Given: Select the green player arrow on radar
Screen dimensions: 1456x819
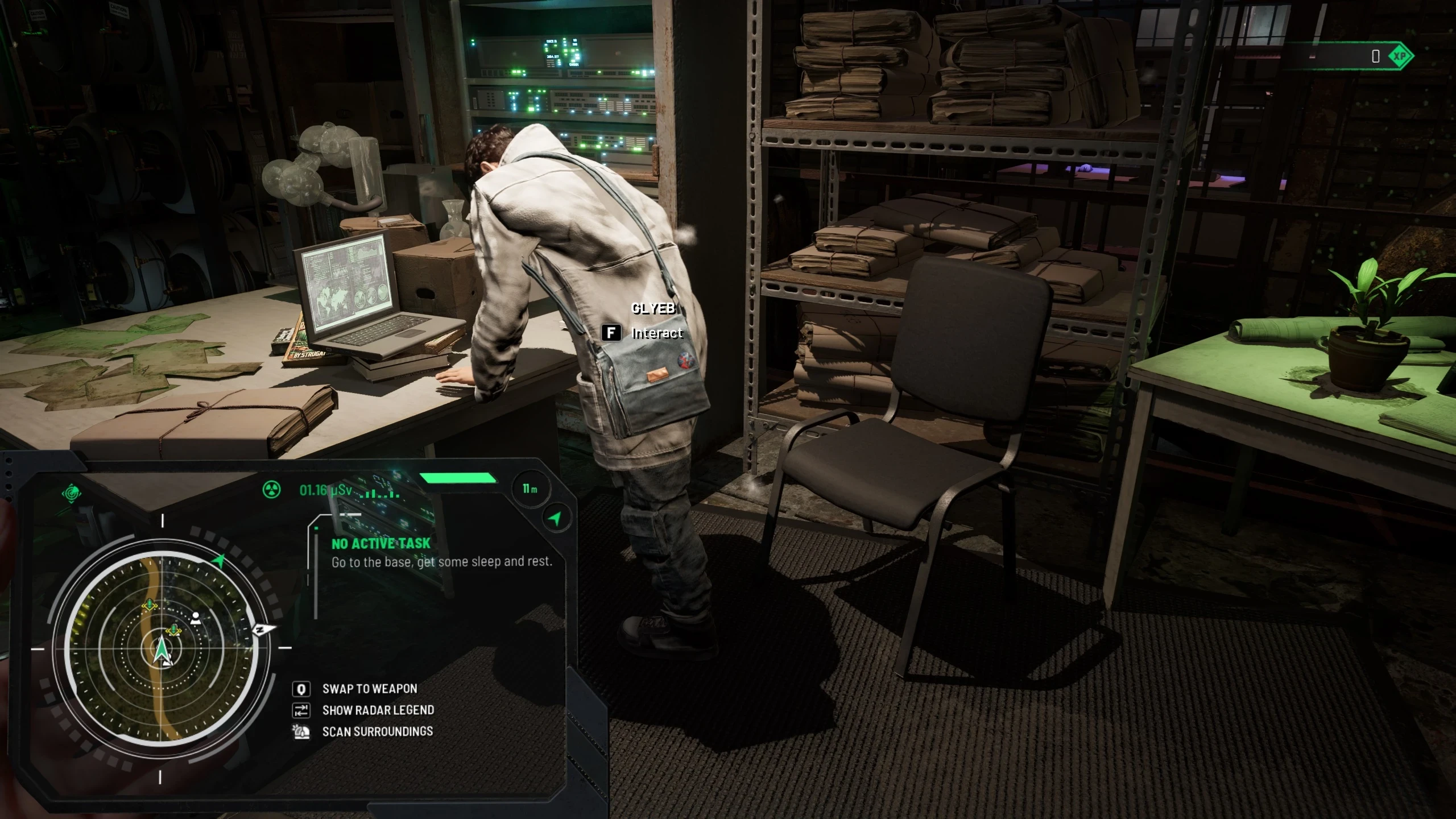Looking at the screenshot, I should pyautogui.click(x=162, y=651).
